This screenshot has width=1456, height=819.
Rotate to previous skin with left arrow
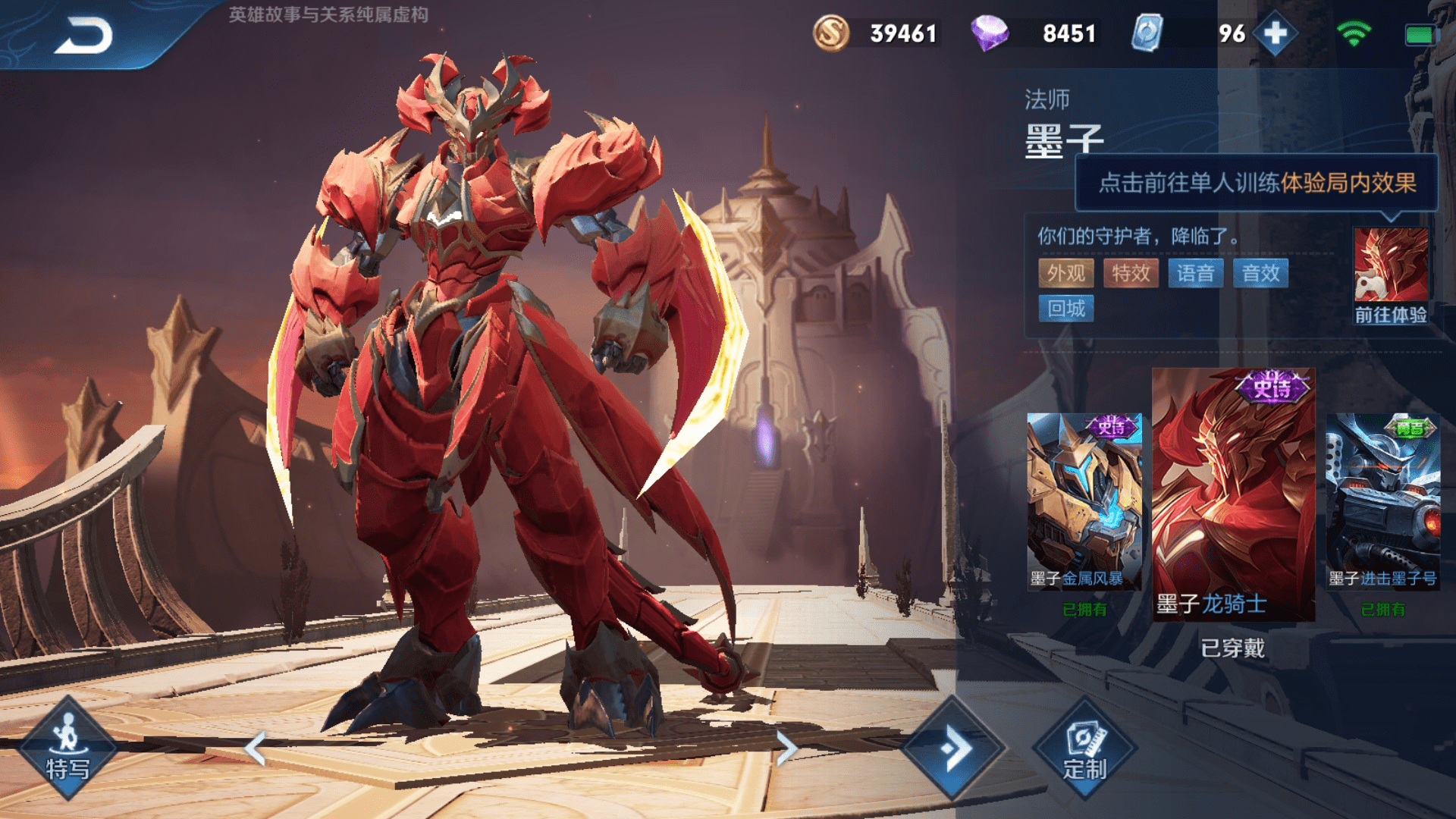256,748
